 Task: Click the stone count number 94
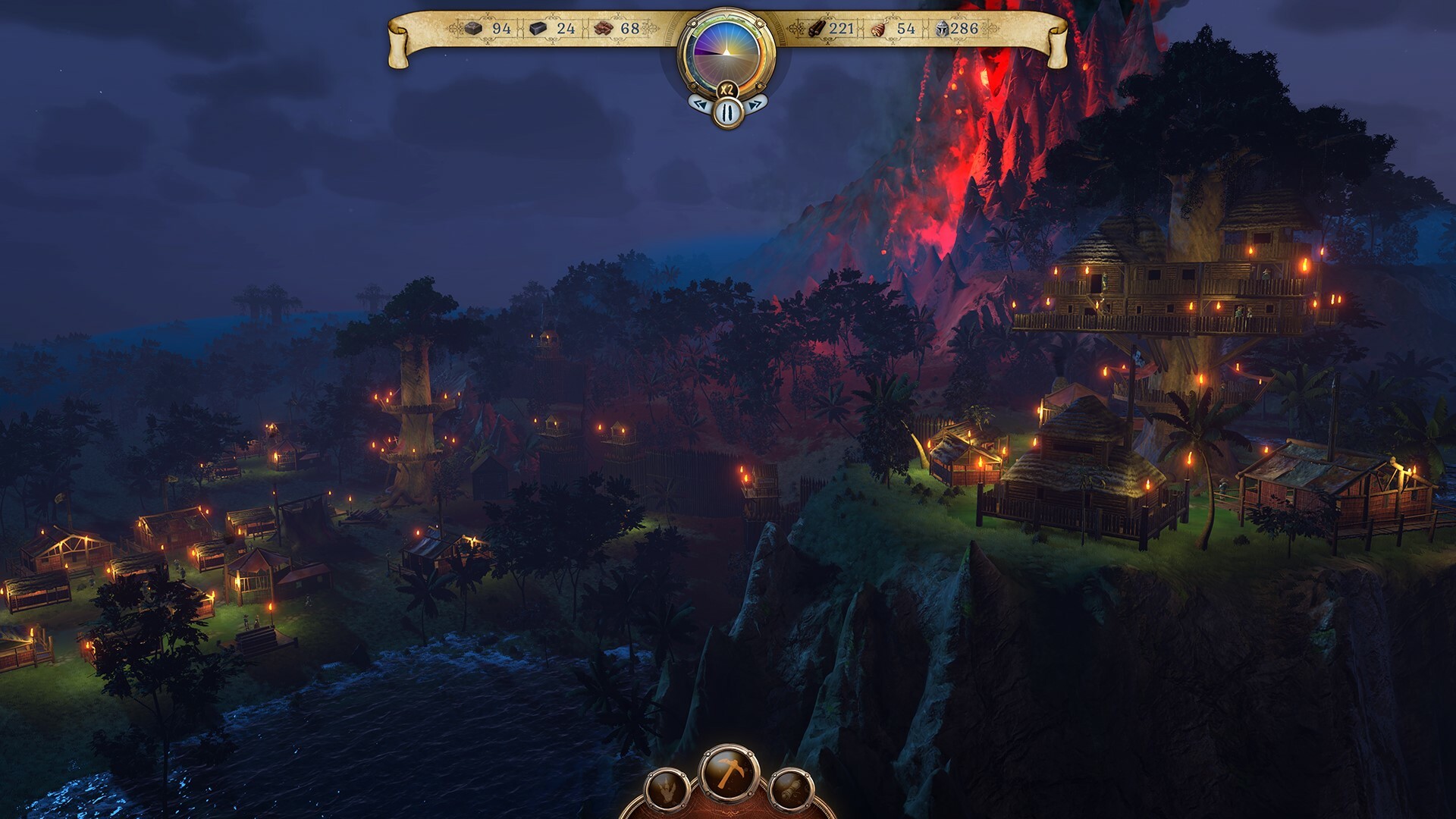[x=500, y=27]
